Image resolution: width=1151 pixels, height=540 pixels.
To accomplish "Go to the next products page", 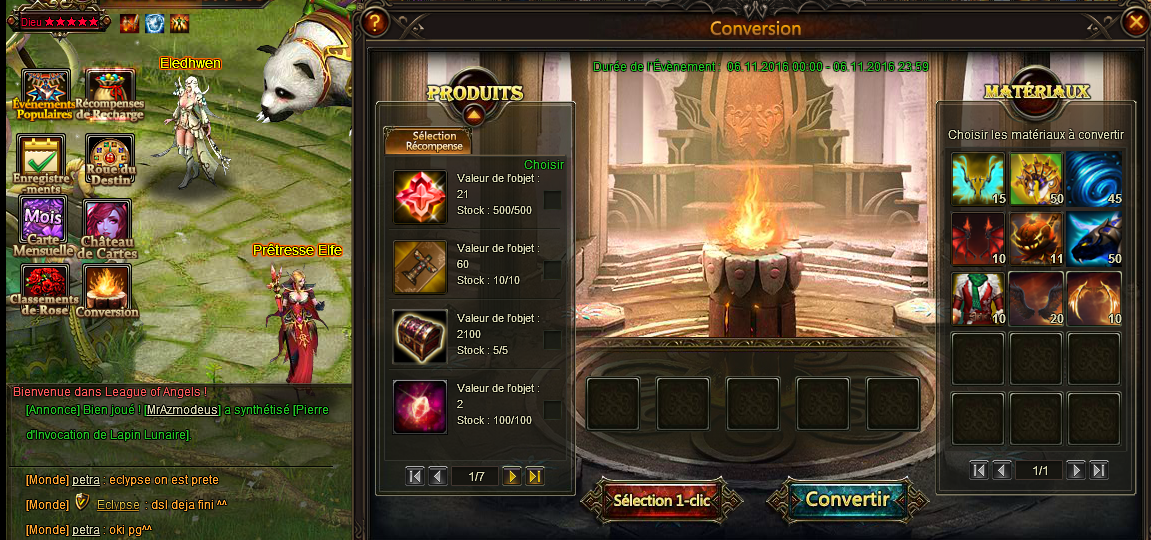I will [512, 476].
